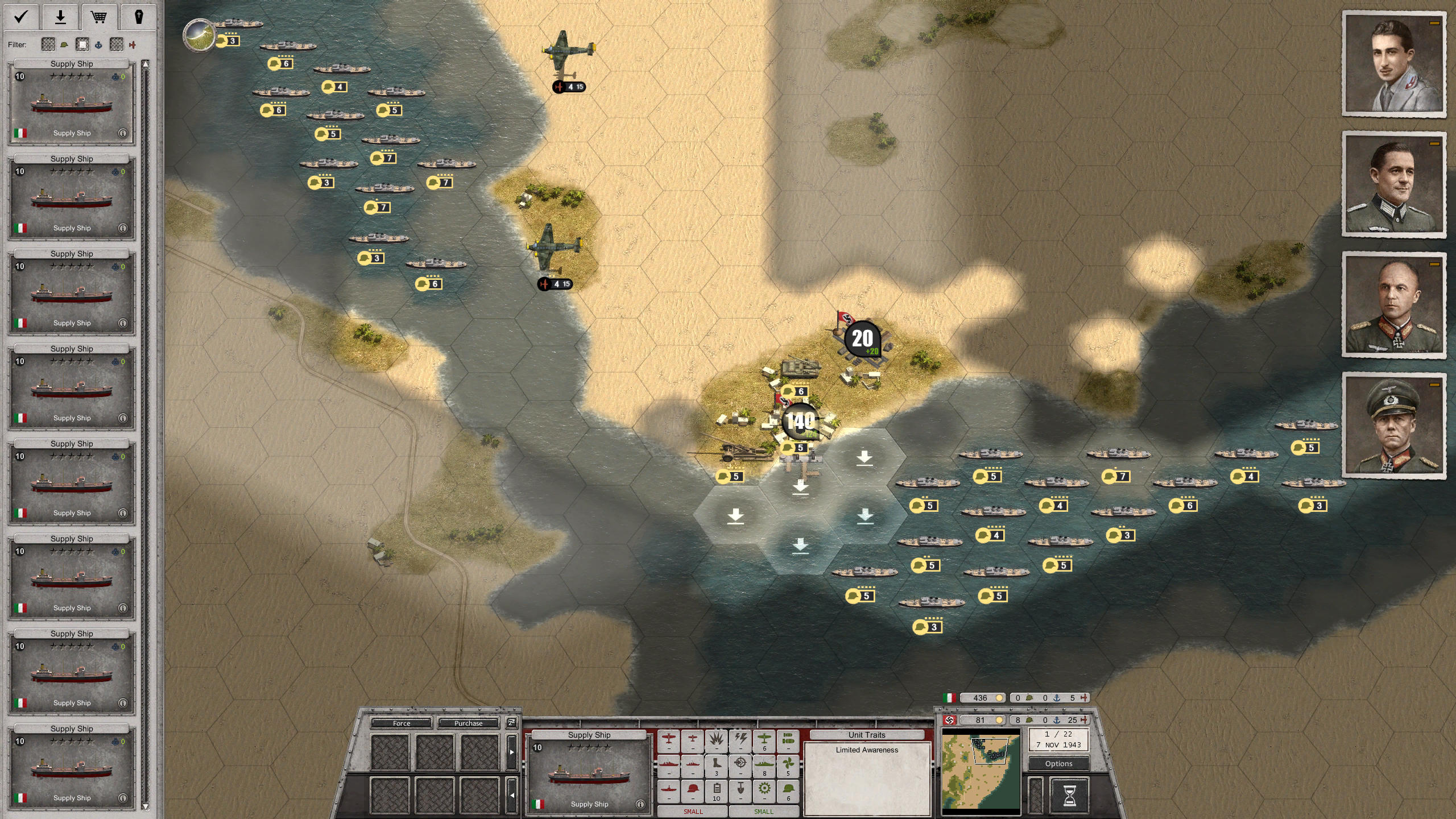Toggle the red aircraft filter

point(136,44)
